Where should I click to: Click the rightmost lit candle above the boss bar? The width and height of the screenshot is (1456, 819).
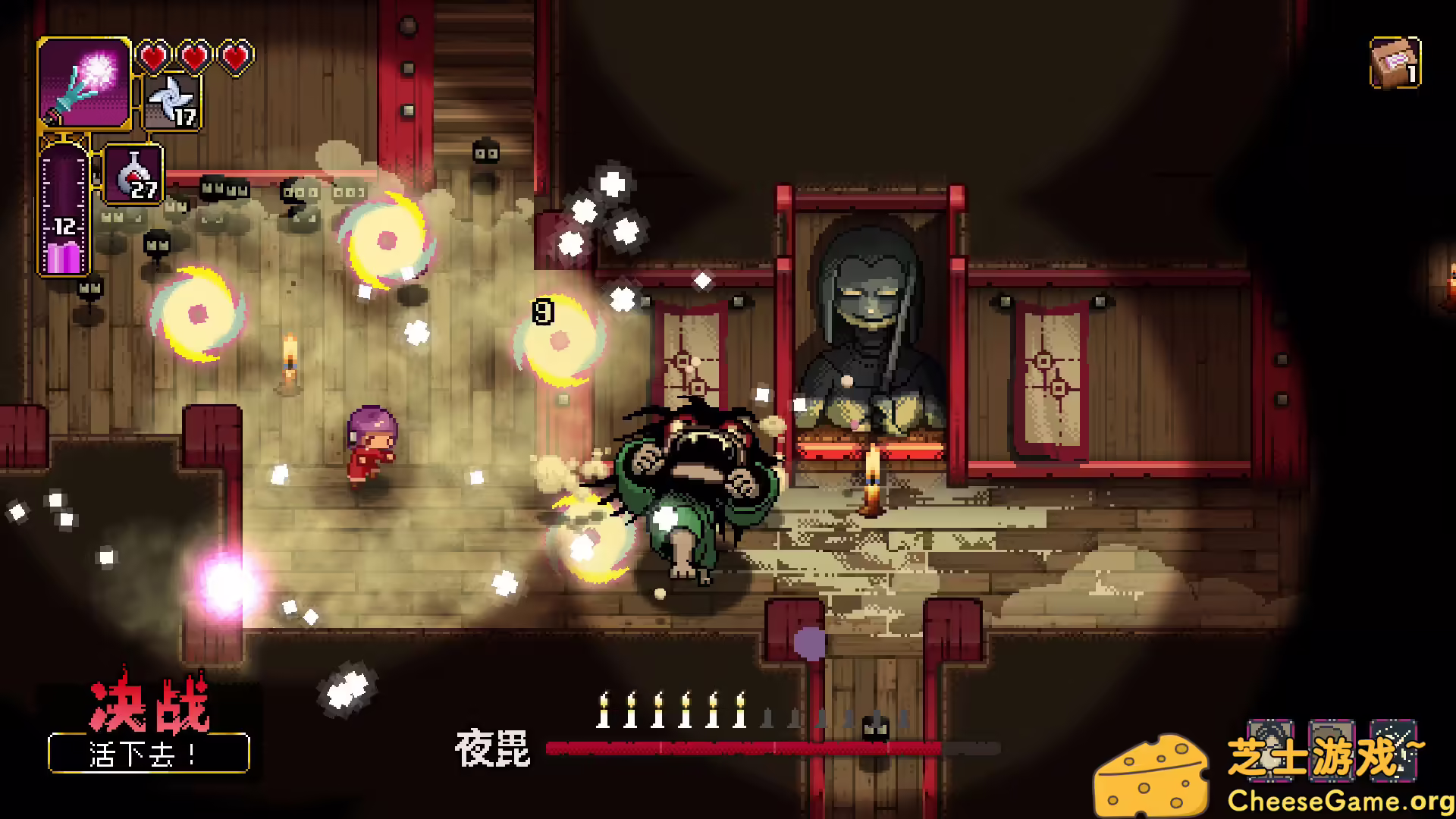tap(739, 709)
